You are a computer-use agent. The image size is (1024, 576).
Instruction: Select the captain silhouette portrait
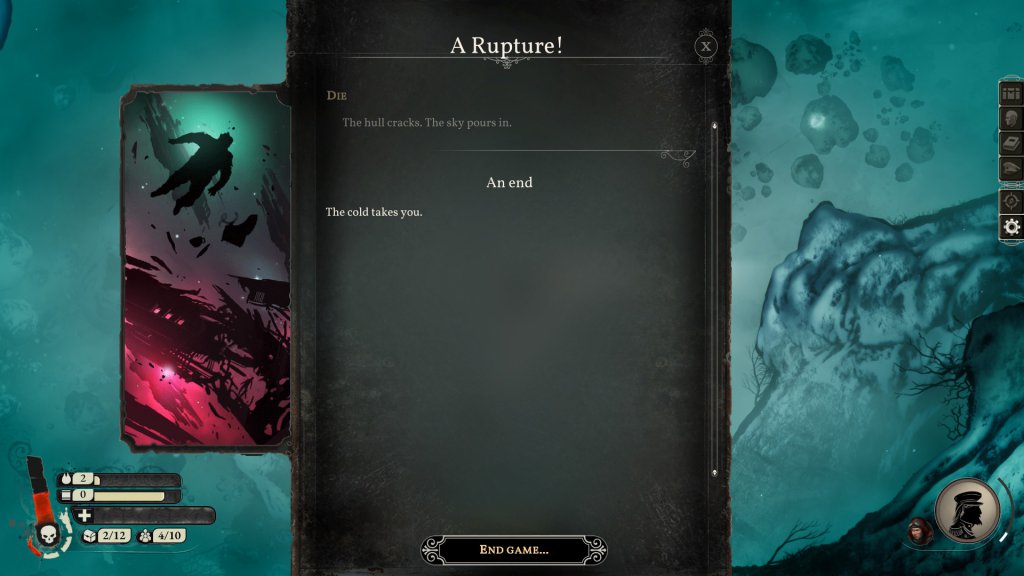click(x=967, y=512)
